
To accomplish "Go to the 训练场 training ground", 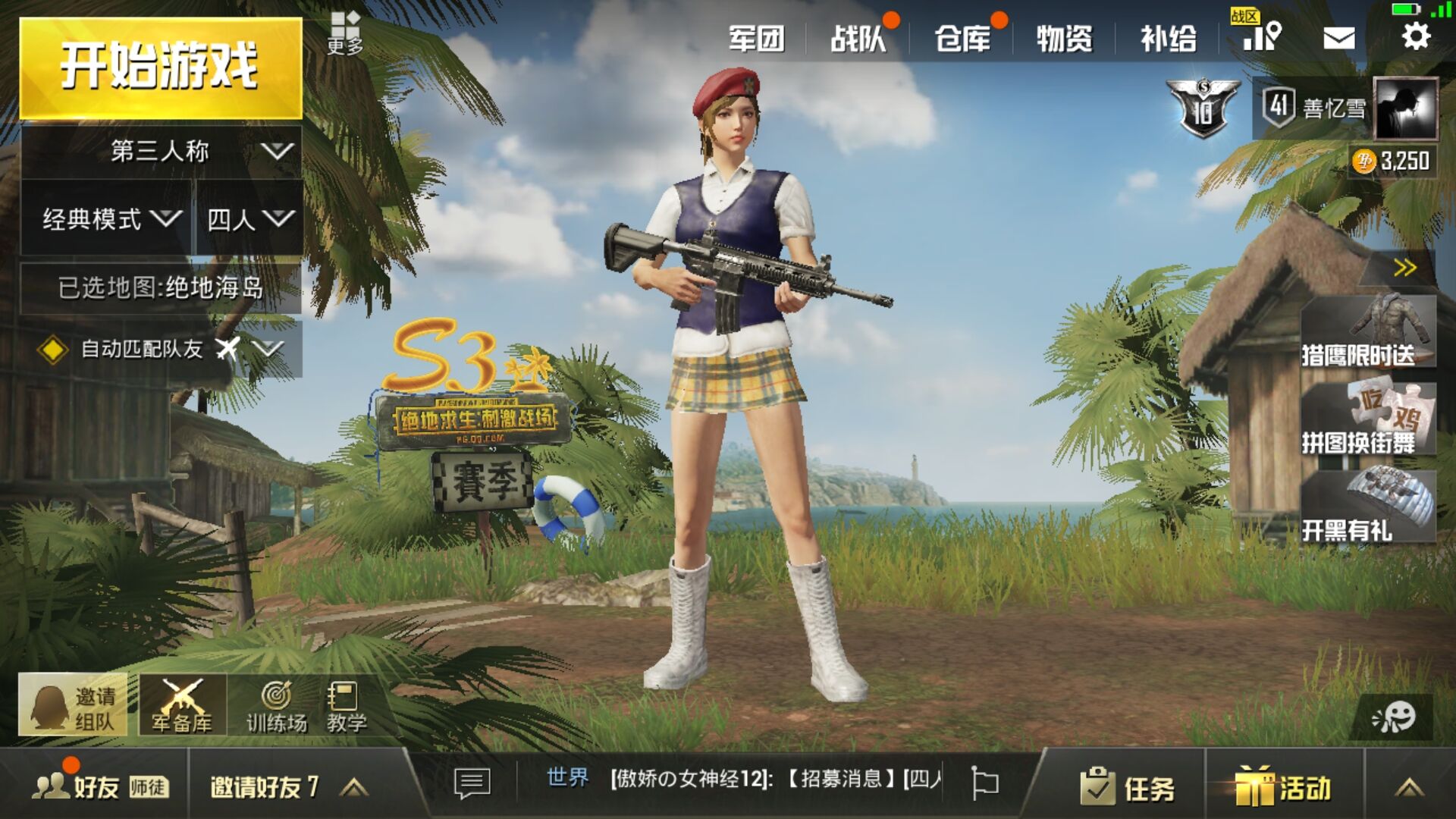I will 277,707.
